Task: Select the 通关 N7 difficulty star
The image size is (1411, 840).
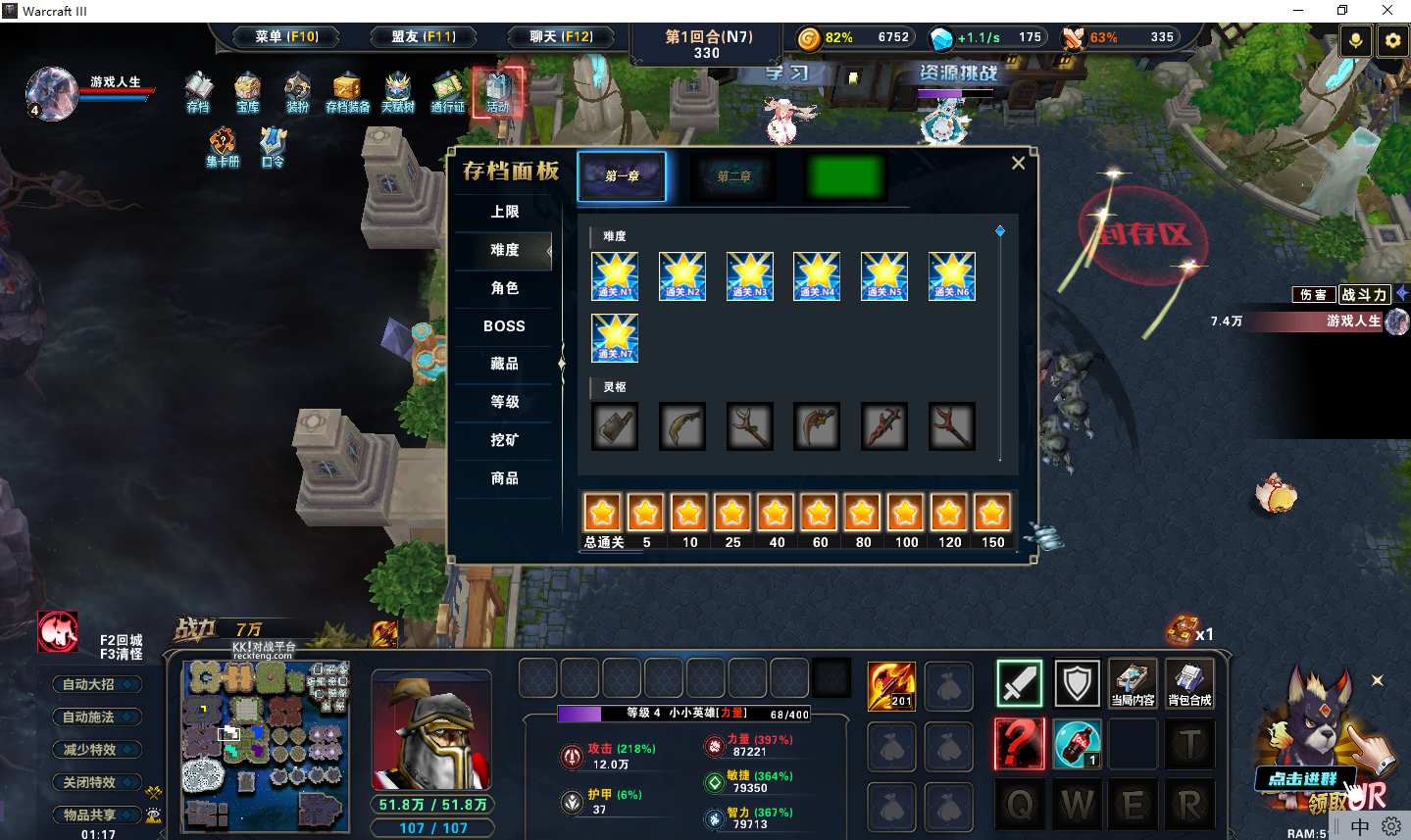Action: pos(615,338)
